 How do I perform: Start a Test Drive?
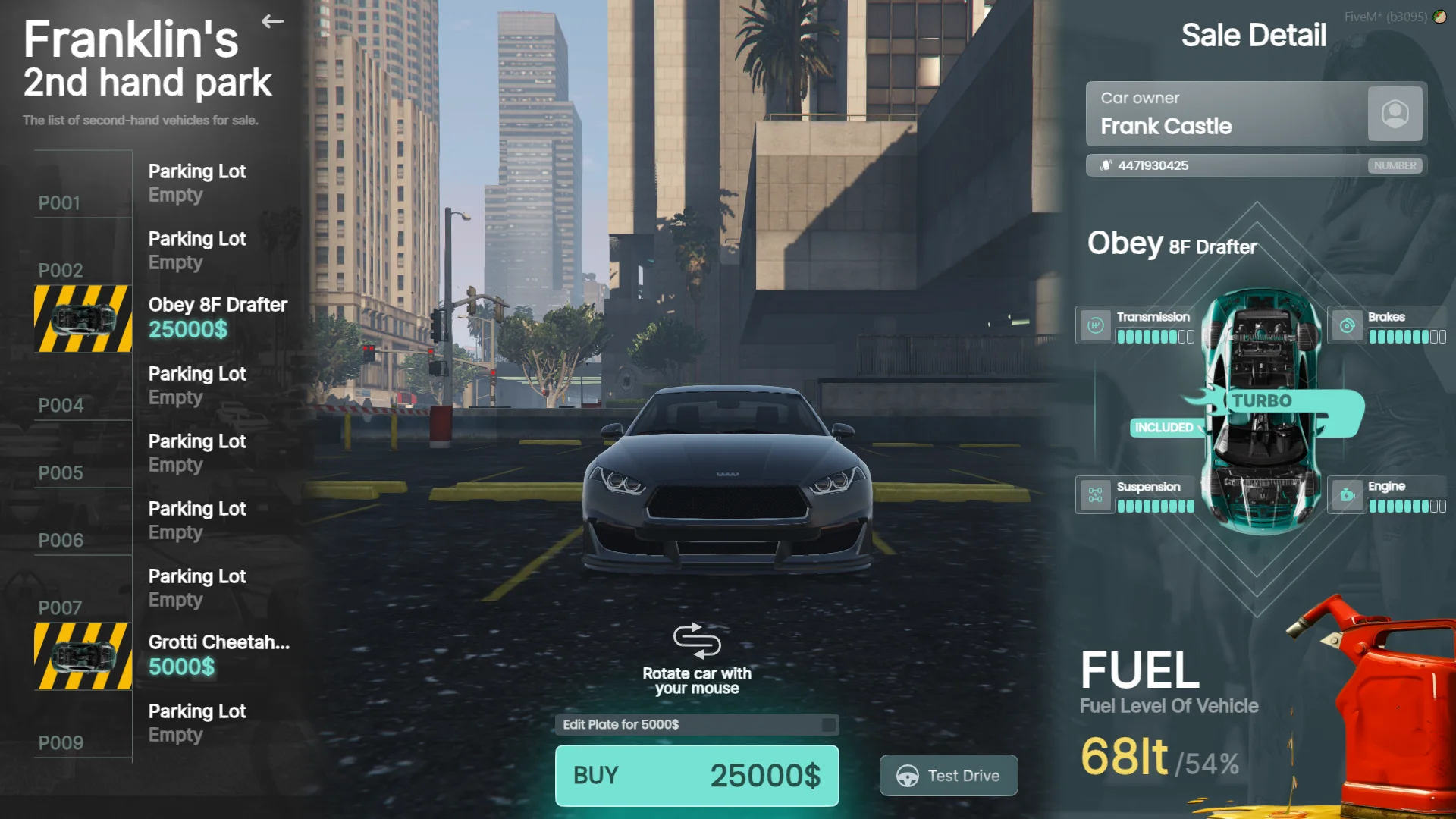point(948,775)
